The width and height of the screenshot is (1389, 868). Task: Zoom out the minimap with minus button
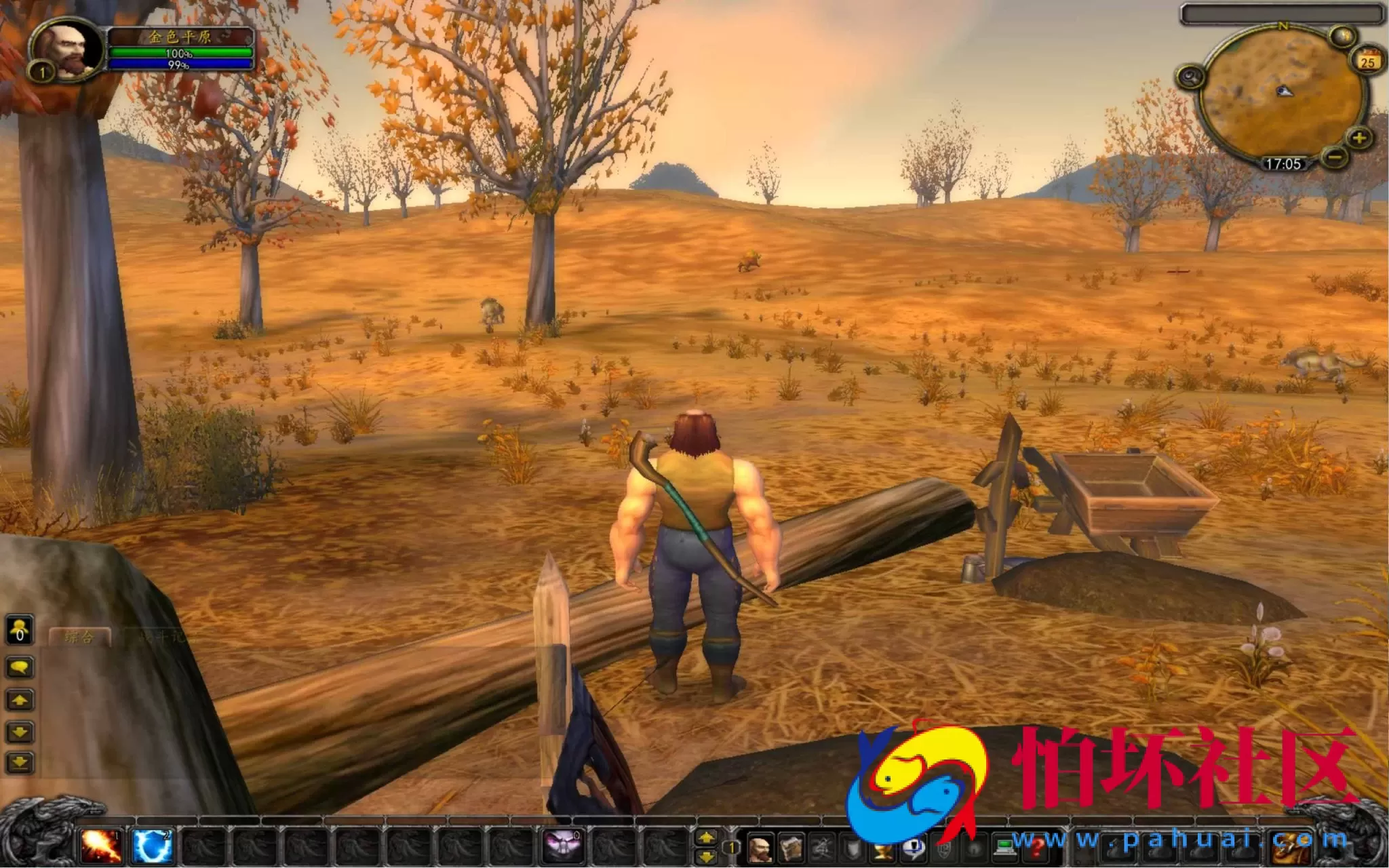1335,159
